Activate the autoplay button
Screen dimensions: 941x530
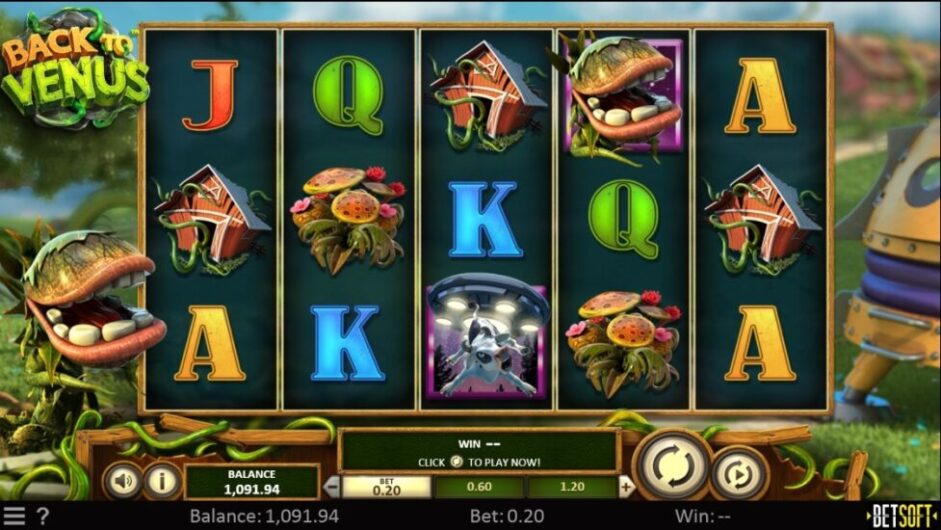click(x=738, y=473)
